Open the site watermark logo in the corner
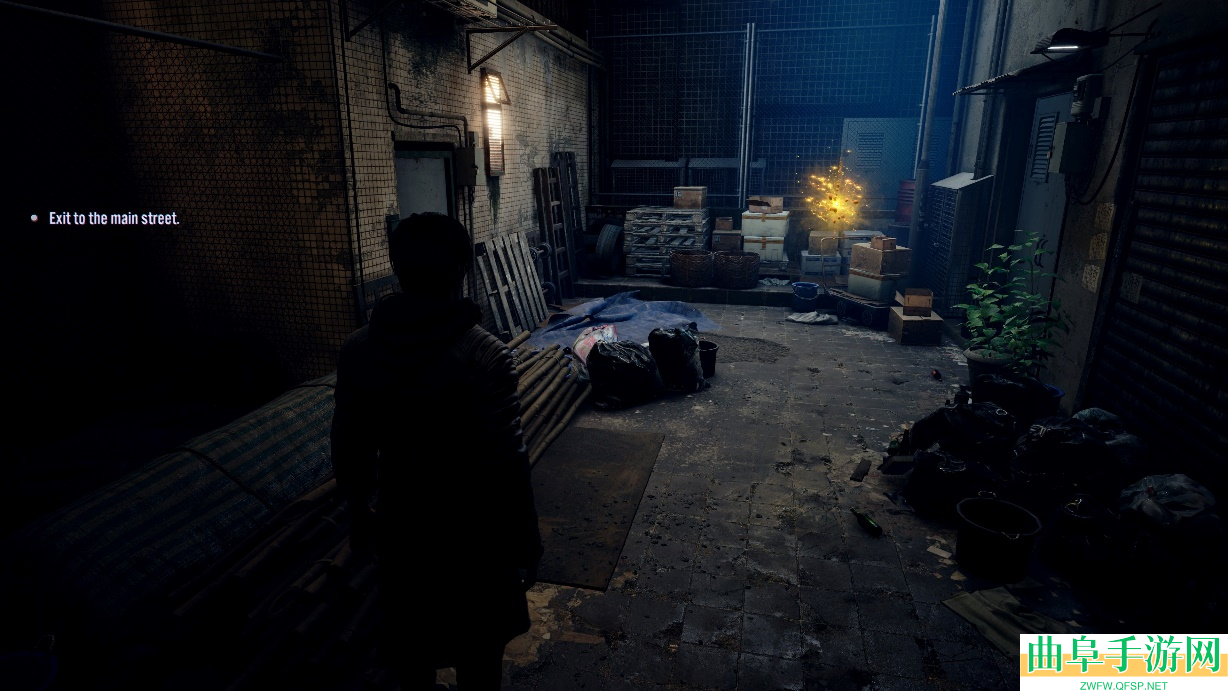The height and width of the screenshot is (691, 1228). pos(1123,662)
